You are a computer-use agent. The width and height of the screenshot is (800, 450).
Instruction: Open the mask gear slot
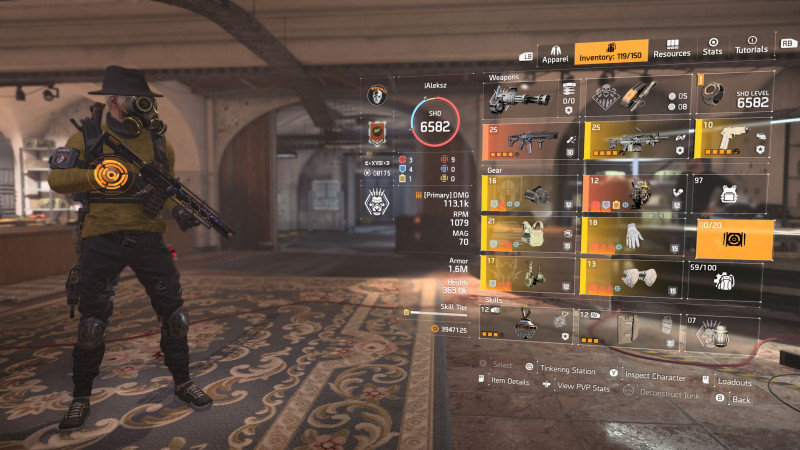(x=530, y=193)
